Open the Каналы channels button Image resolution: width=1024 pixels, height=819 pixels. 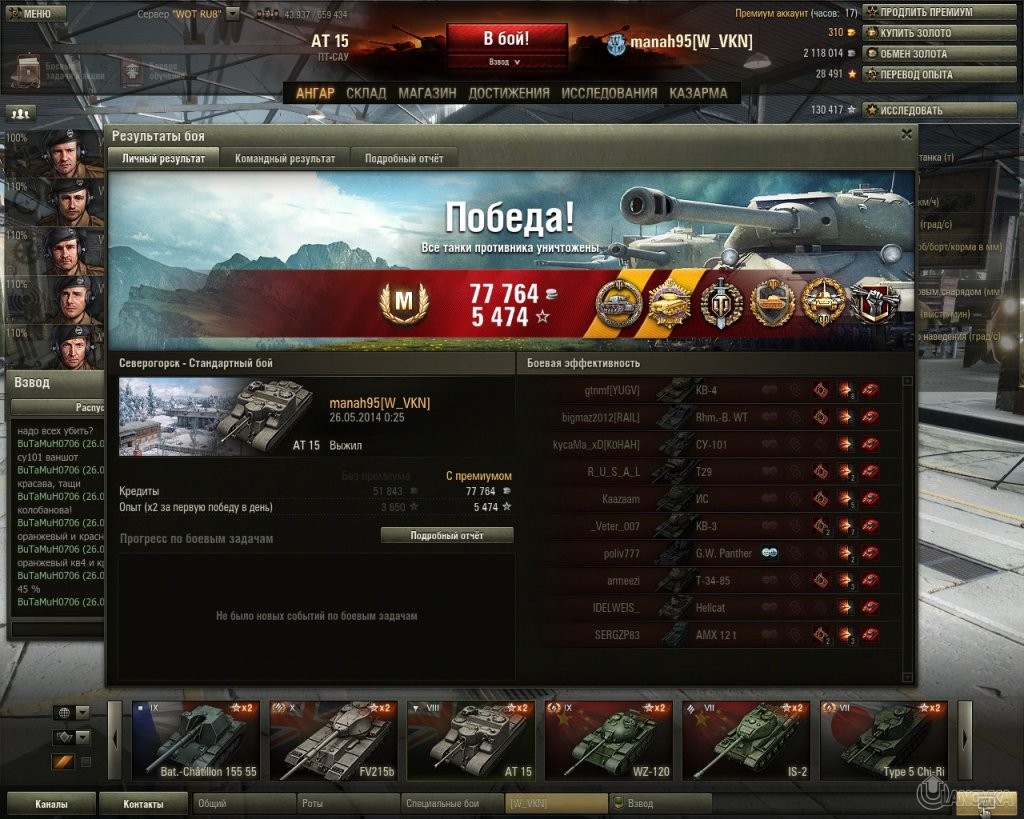(51, 803)
